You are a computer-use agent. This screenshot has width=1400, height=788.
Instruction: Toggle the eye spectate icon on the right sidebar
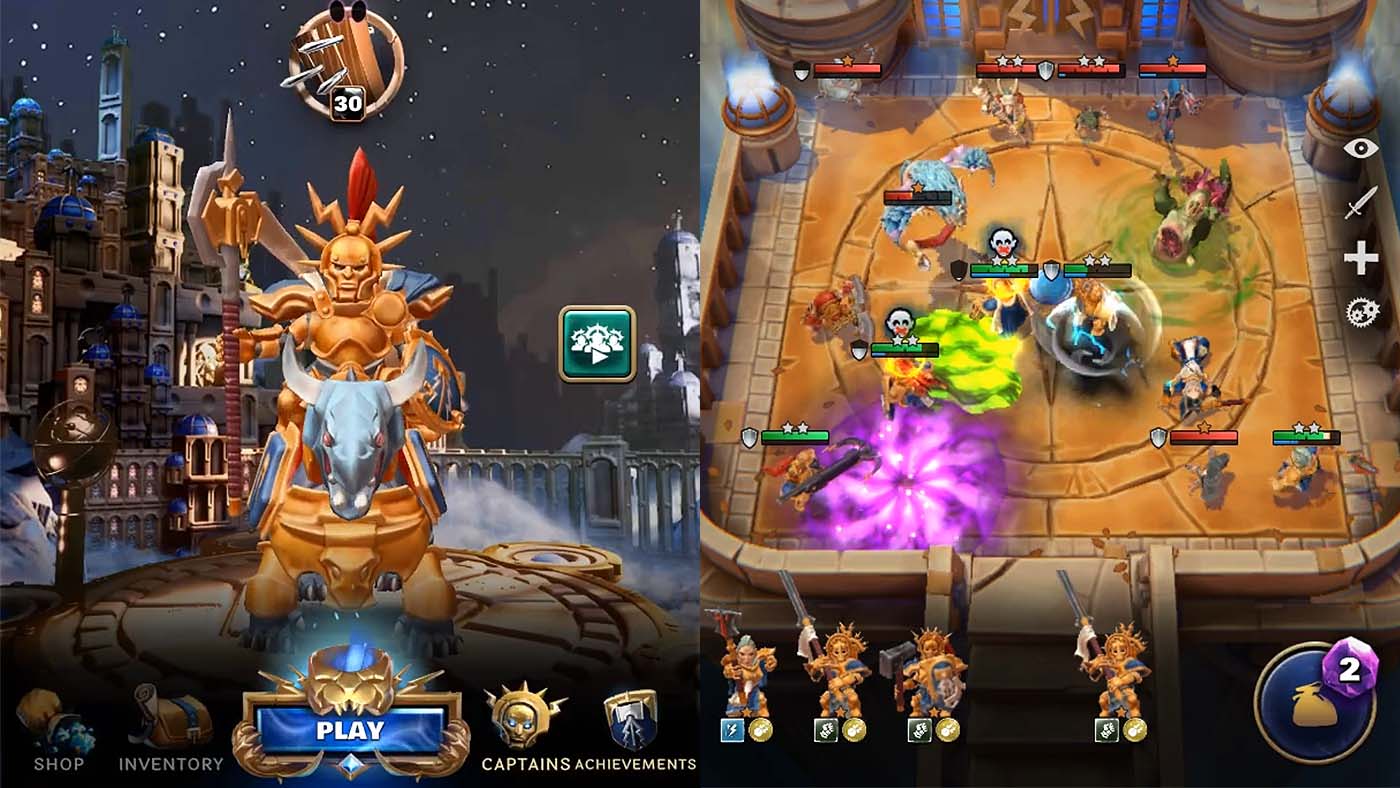[1360, 150]
